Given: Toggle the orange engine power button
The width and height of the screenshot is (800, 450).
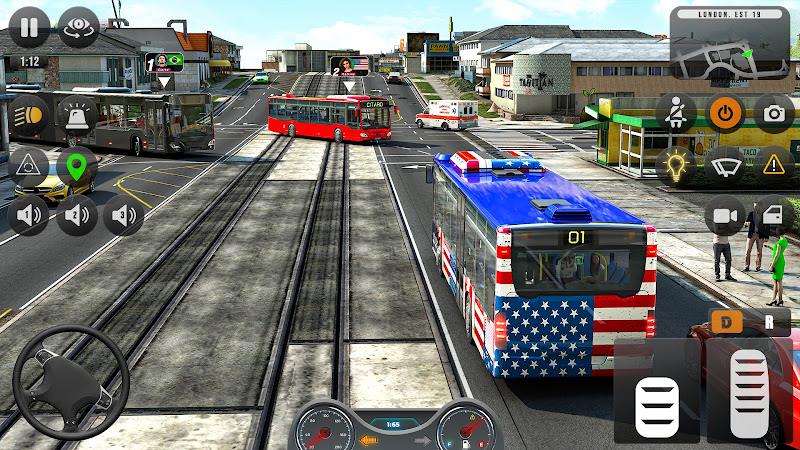Looking at the screenshot, I should click(724, 114).
